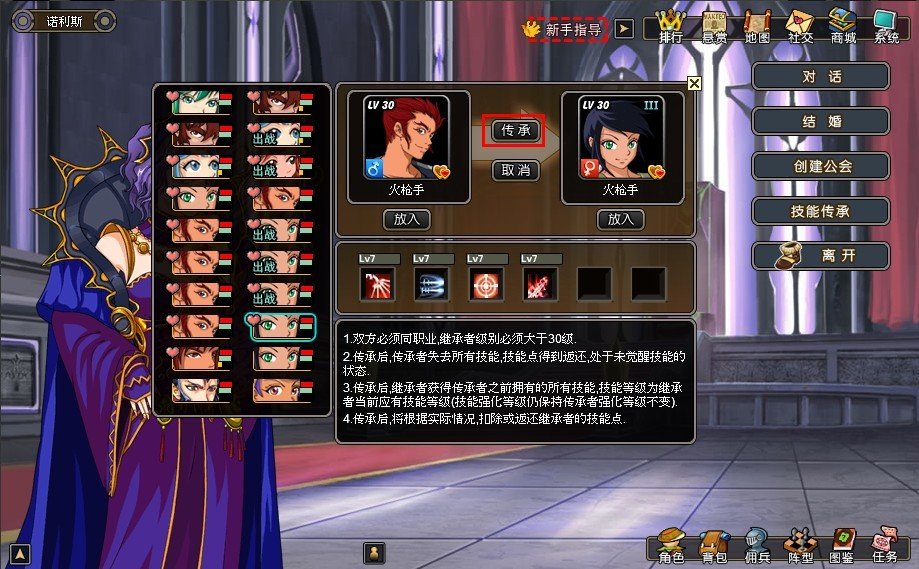The image size is (919, 569).
Task: Show the 地图 map
Action: pyautogui.click(x=757, y=26)
